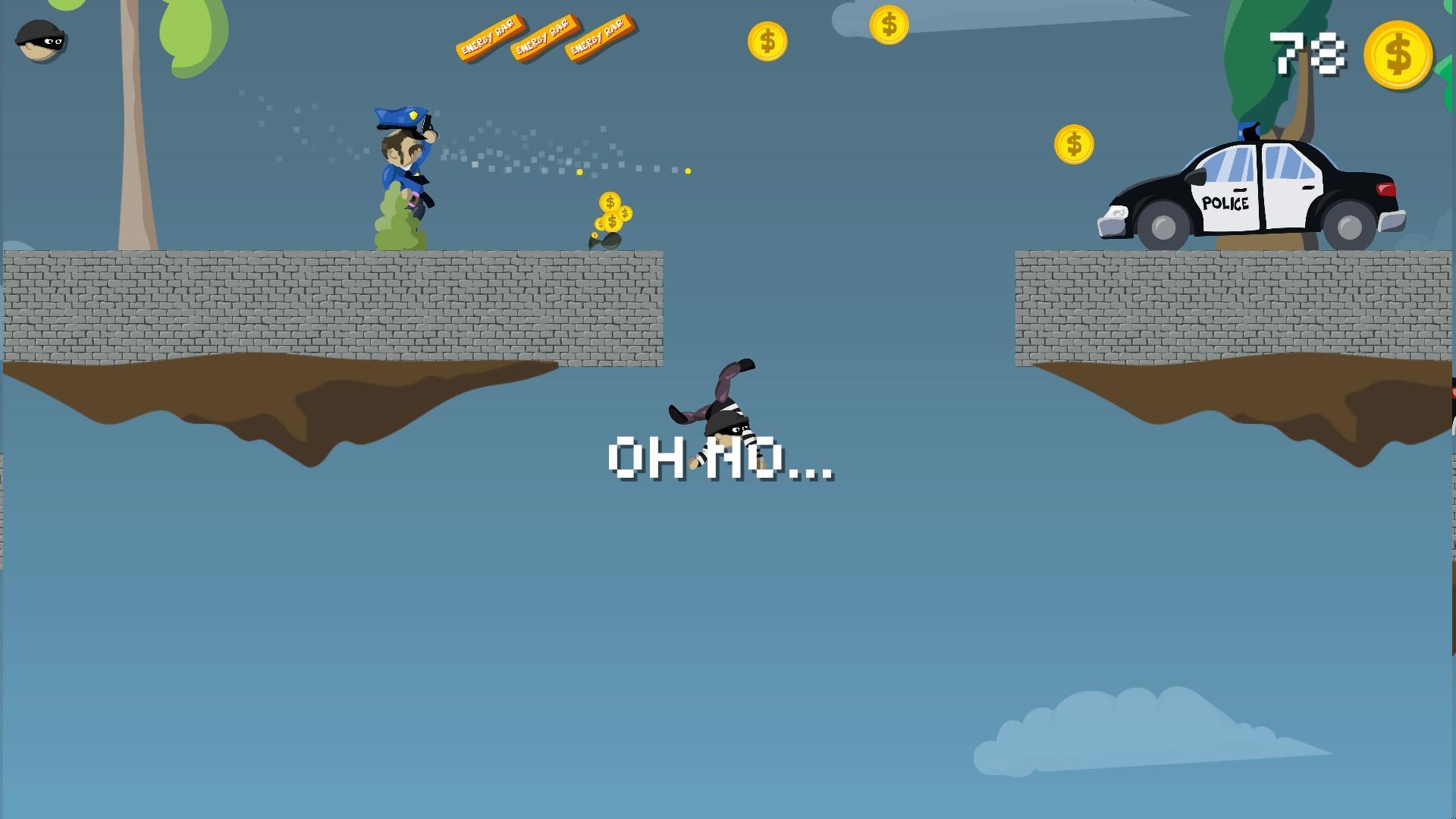
Task: Click the policeman's blue cap
Action: (x=400, y=115)
